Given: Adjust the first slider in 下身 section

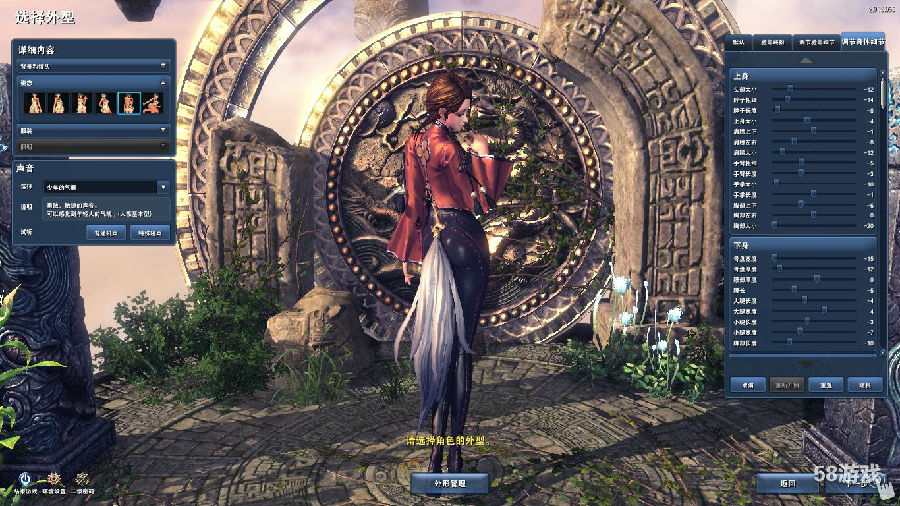Looking at the screenshot, I should point(774,258).
